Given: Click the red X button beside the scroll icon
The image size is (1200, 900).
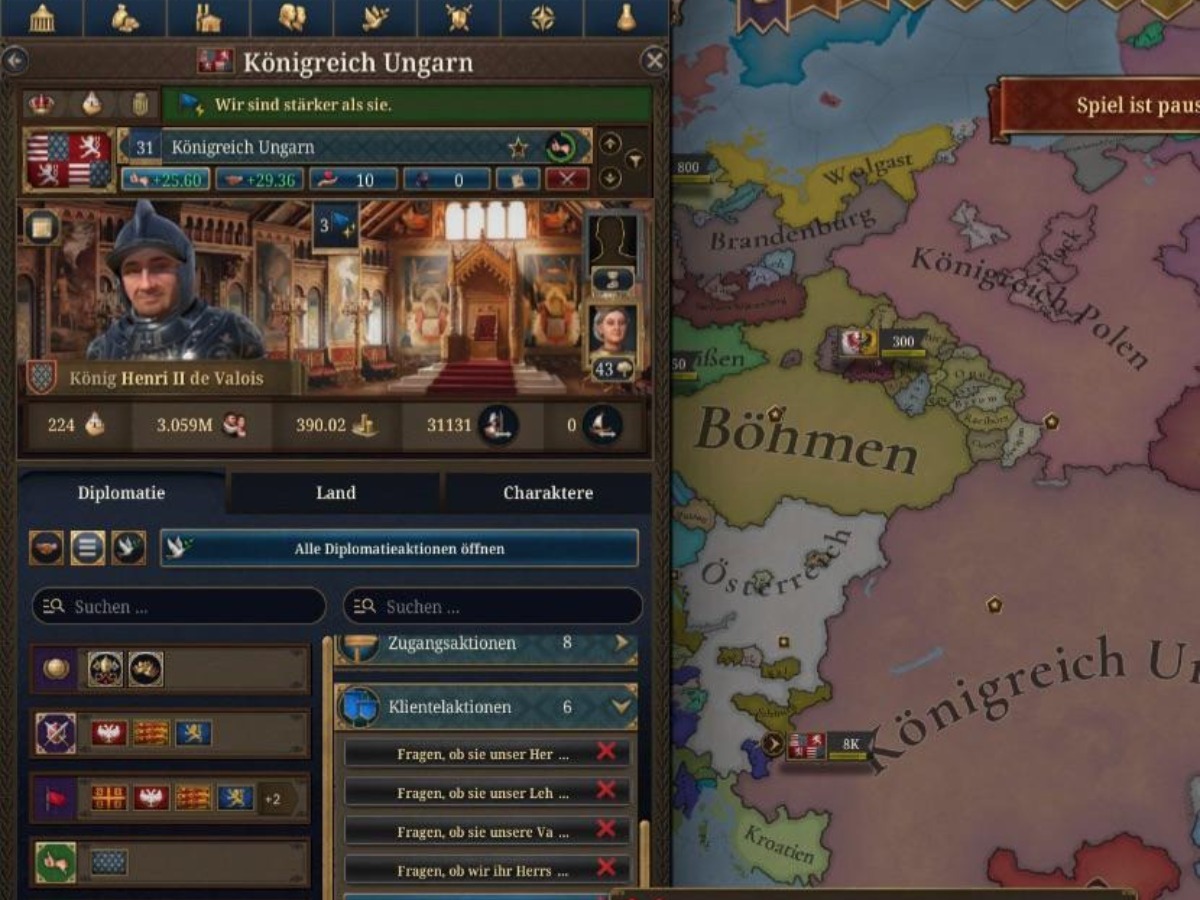Looking at the screenshot, I should (567, 179).
